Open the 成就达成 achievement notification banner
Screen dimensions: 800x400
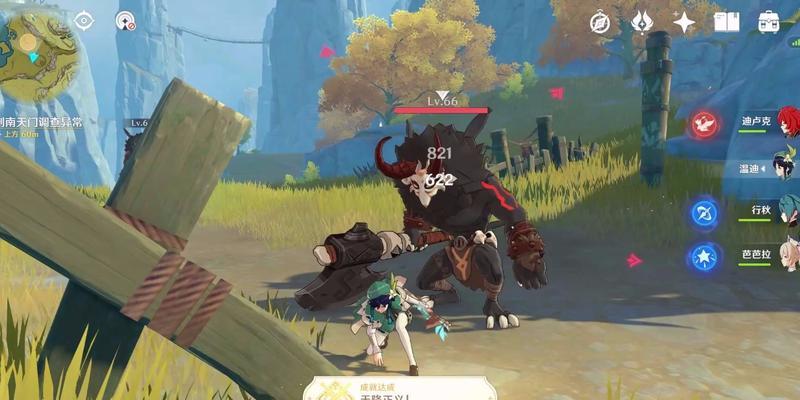400,388
